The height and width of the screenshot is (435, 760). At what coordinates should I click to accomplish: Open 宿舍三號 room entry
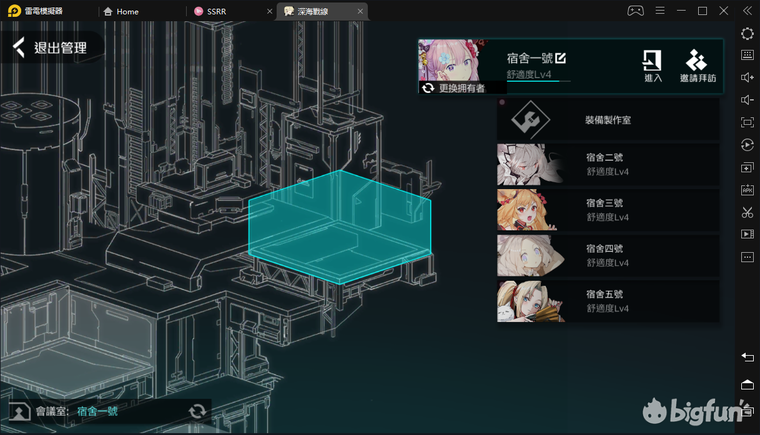pyautogui.click(x=608, y=210)
